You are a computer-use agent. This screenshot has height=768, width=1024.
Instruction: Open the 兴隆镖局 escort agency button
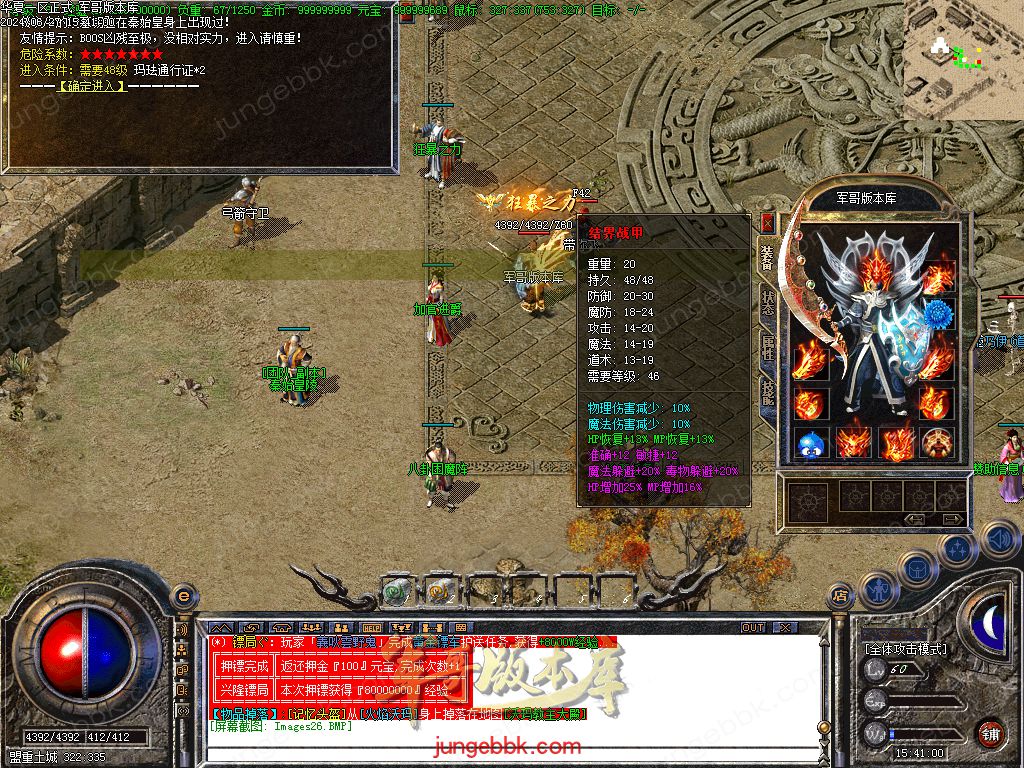click(x=243, y=690)
